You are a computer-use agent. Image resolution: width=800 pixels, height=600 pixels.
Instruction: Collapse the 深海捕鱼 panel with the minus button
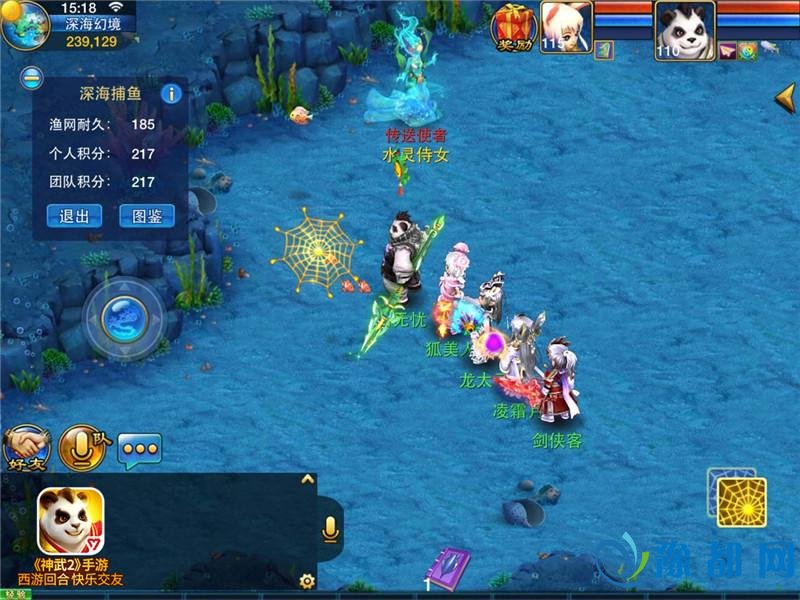click(32, 77)
